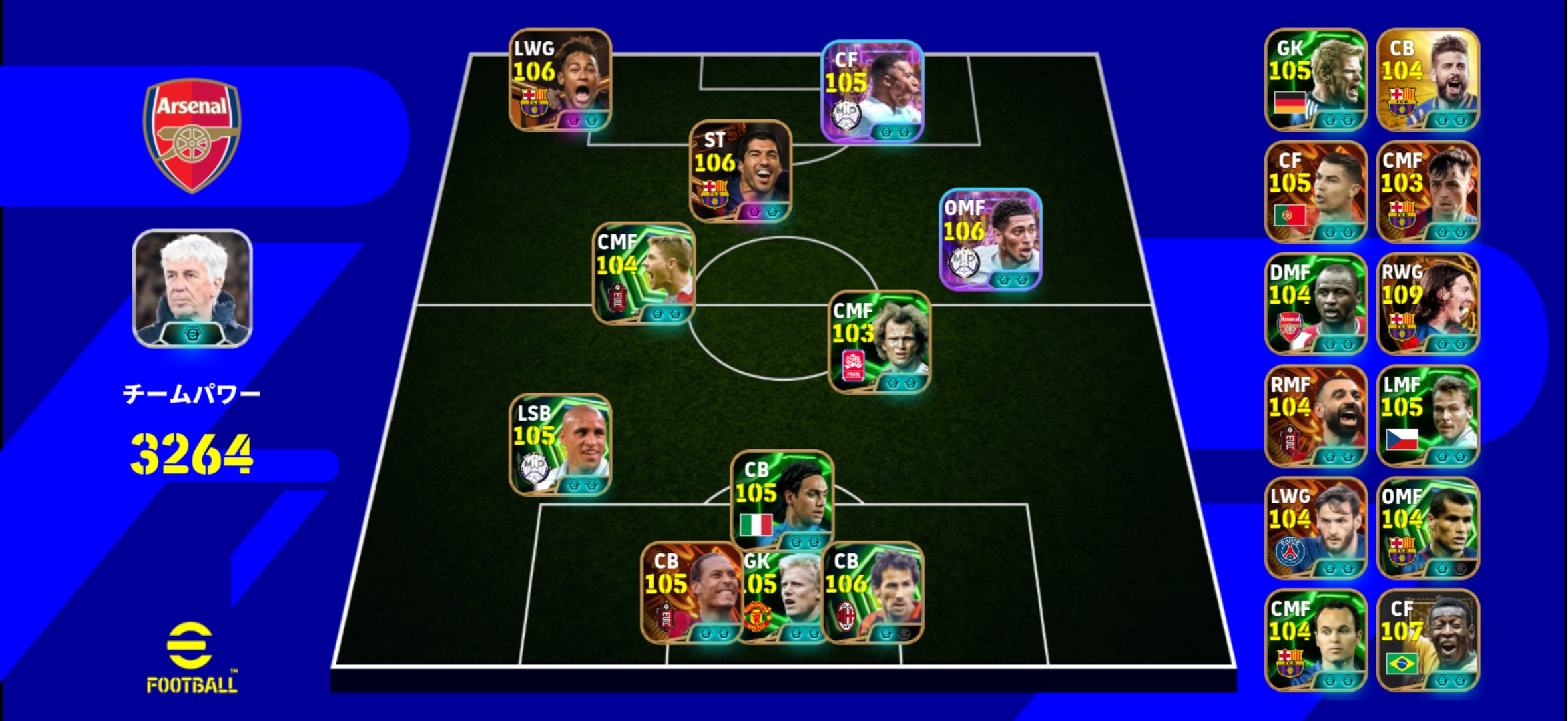Choose the ST 106 striker card

click(740, 171)
